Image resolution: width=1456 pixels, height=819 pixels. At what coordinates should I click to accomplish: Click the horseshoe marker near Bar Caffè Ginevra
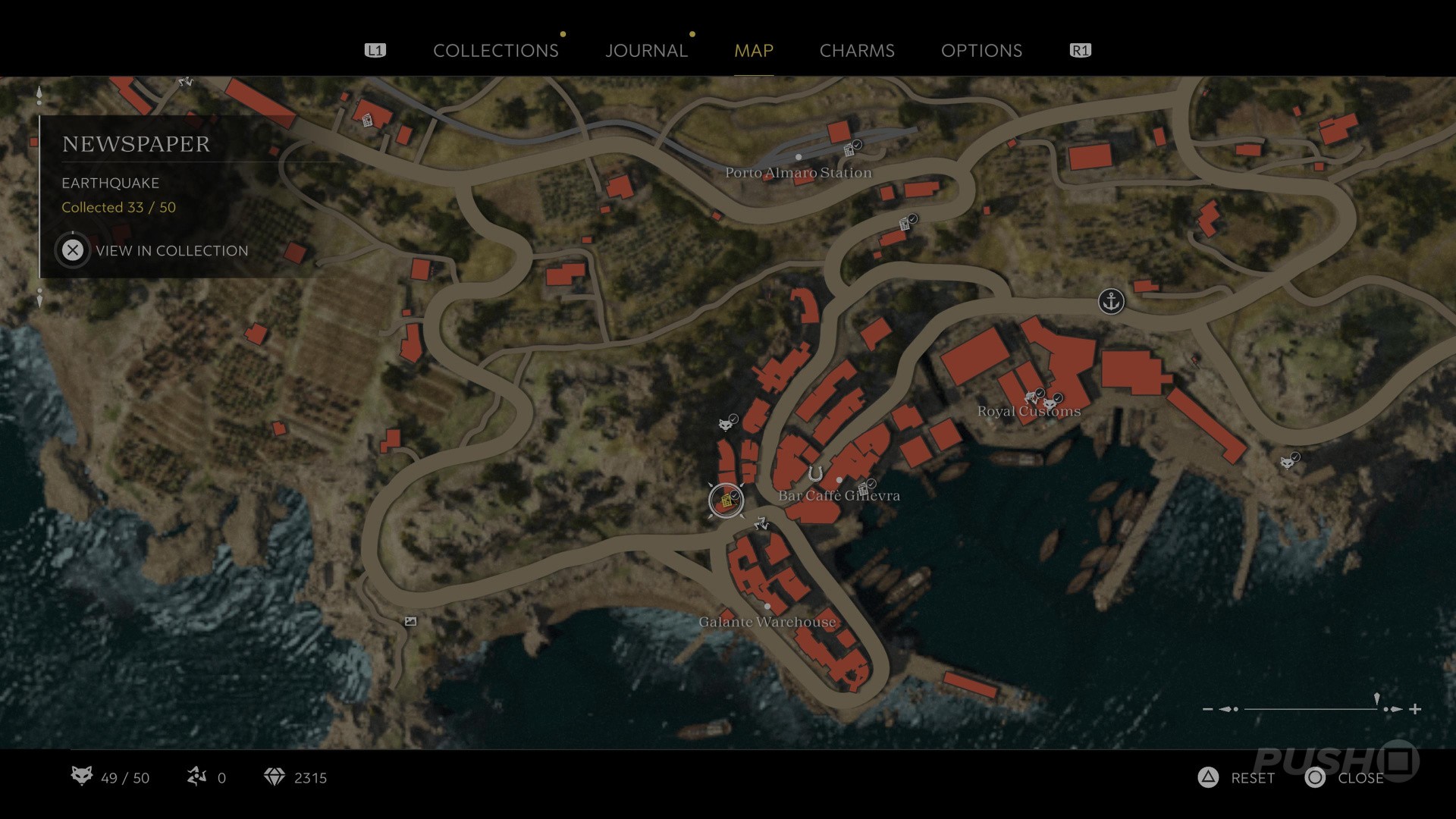815,474
